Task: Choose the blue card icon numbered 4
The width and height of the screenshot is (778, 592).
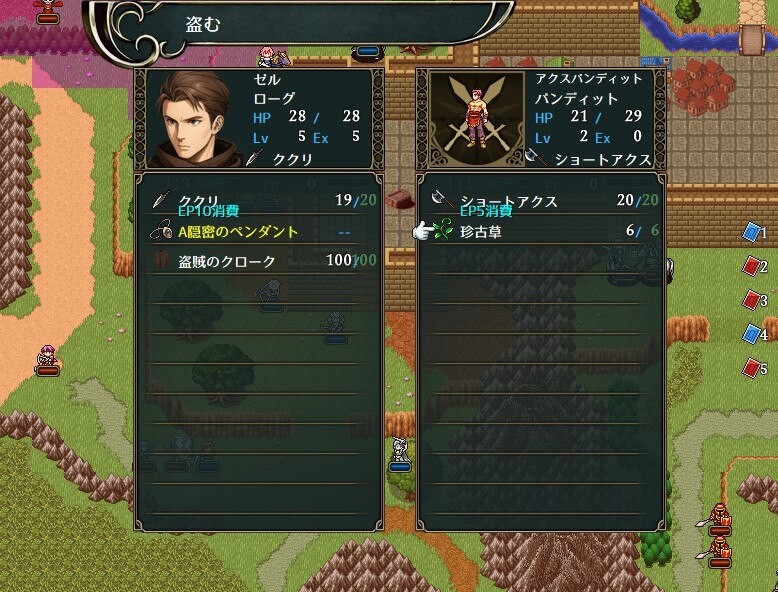Action: [x=753, y=334]
